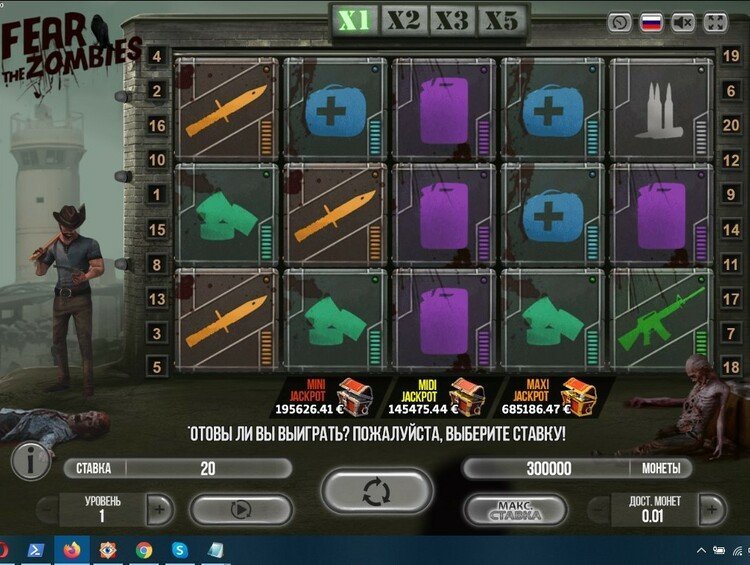Decrease the УРОВЕНЬ bet level
This screenshot has width=750, height=565.
[x=46, y=510]
